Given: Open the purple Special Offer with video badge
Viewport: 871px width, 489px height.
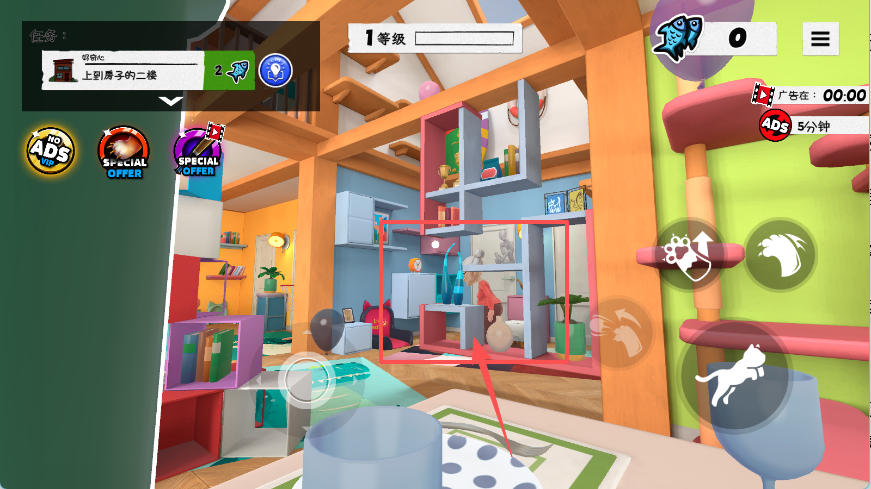Looking at the screenshot, I should (x=199, y=151).
